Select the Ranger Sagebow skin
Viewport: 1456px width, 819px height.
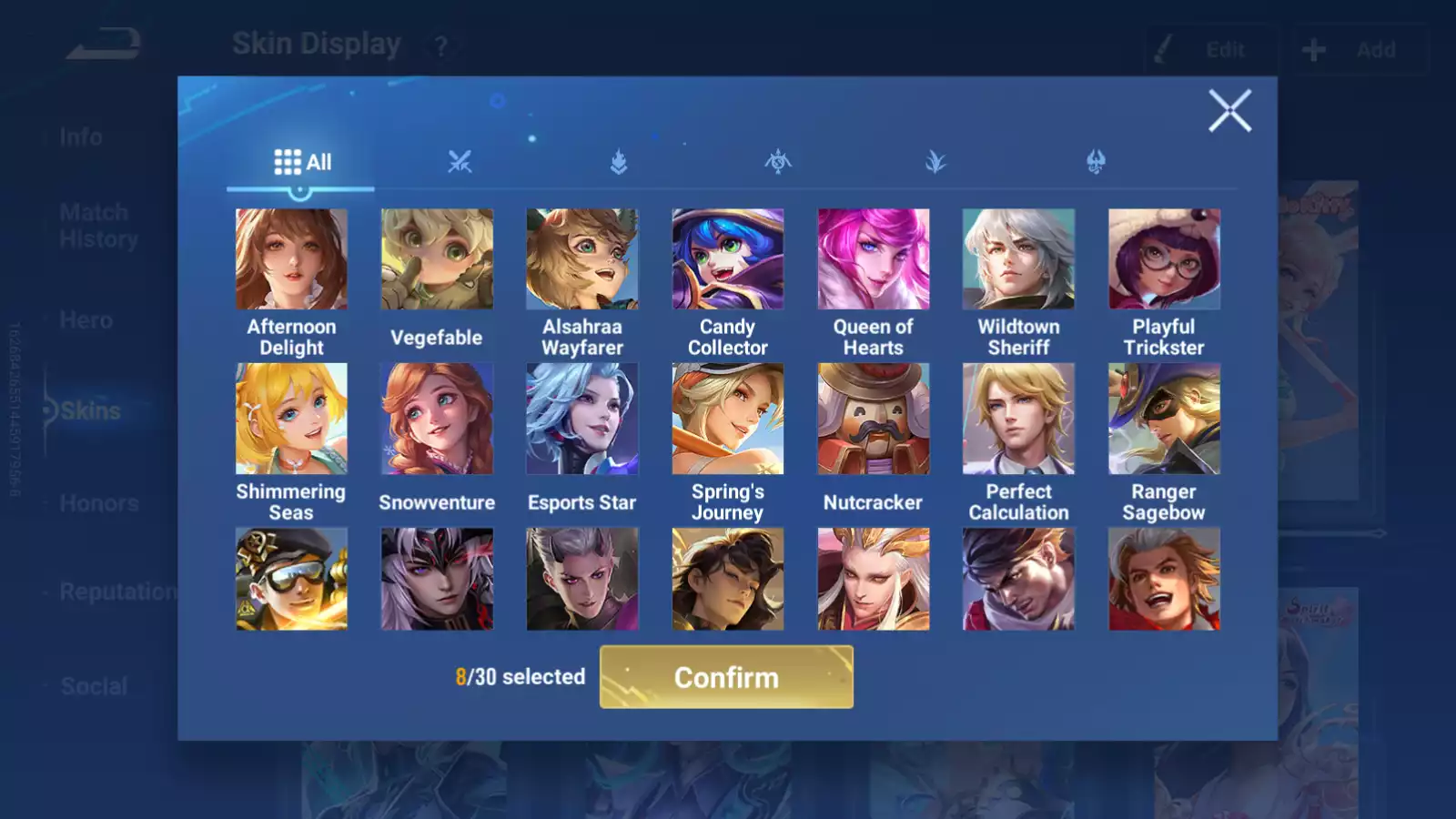pos(1164,419)
